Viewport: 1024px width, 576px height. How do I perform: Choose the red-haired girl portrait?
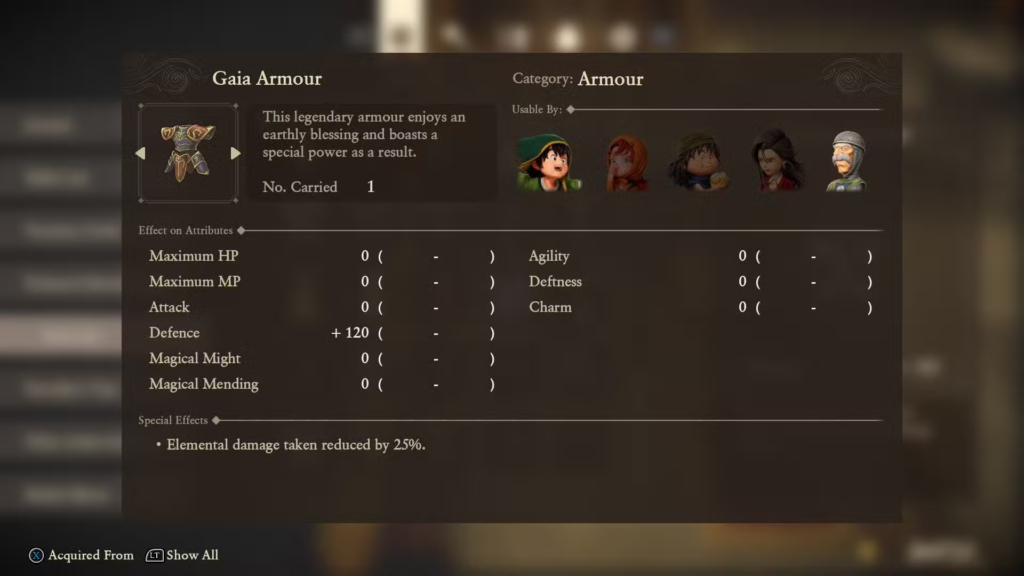coord(626,162)
